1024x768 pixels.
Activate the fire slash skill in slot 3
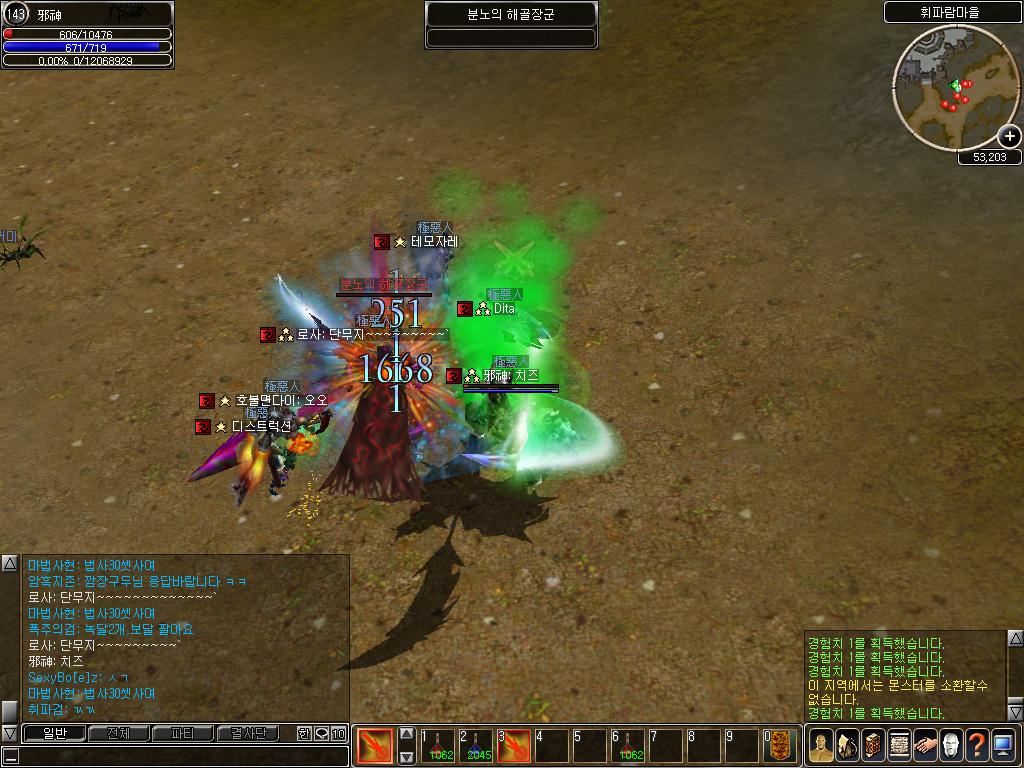[514, 746]
